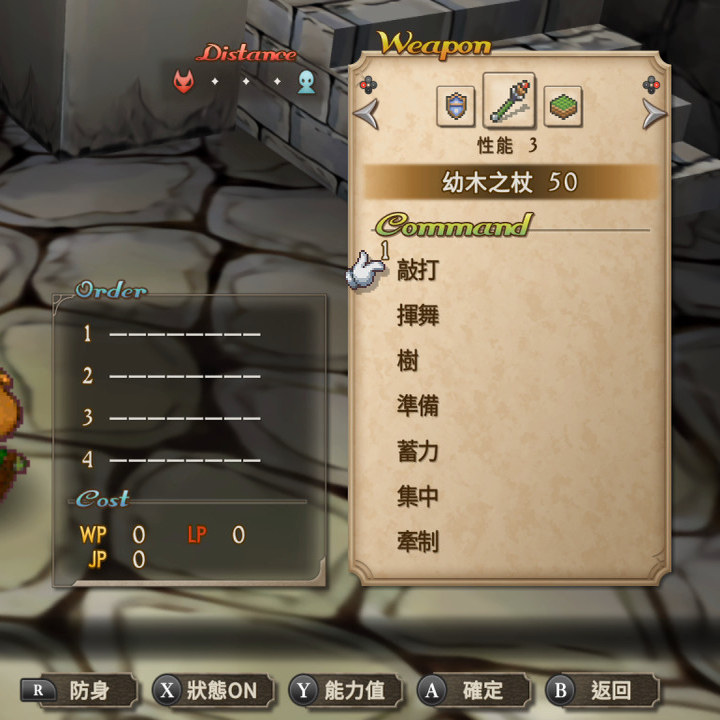The width and height of the screenshot is (720, 720).
Task: Toggle the 狀態ON button
Action: (206, 690)
